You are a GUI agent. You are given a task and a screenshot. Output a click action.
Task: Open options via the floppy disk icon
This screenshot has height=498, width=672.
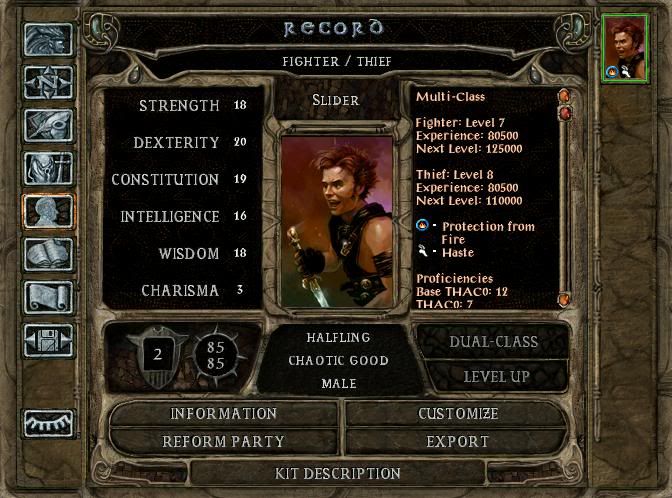click(48, 342)
